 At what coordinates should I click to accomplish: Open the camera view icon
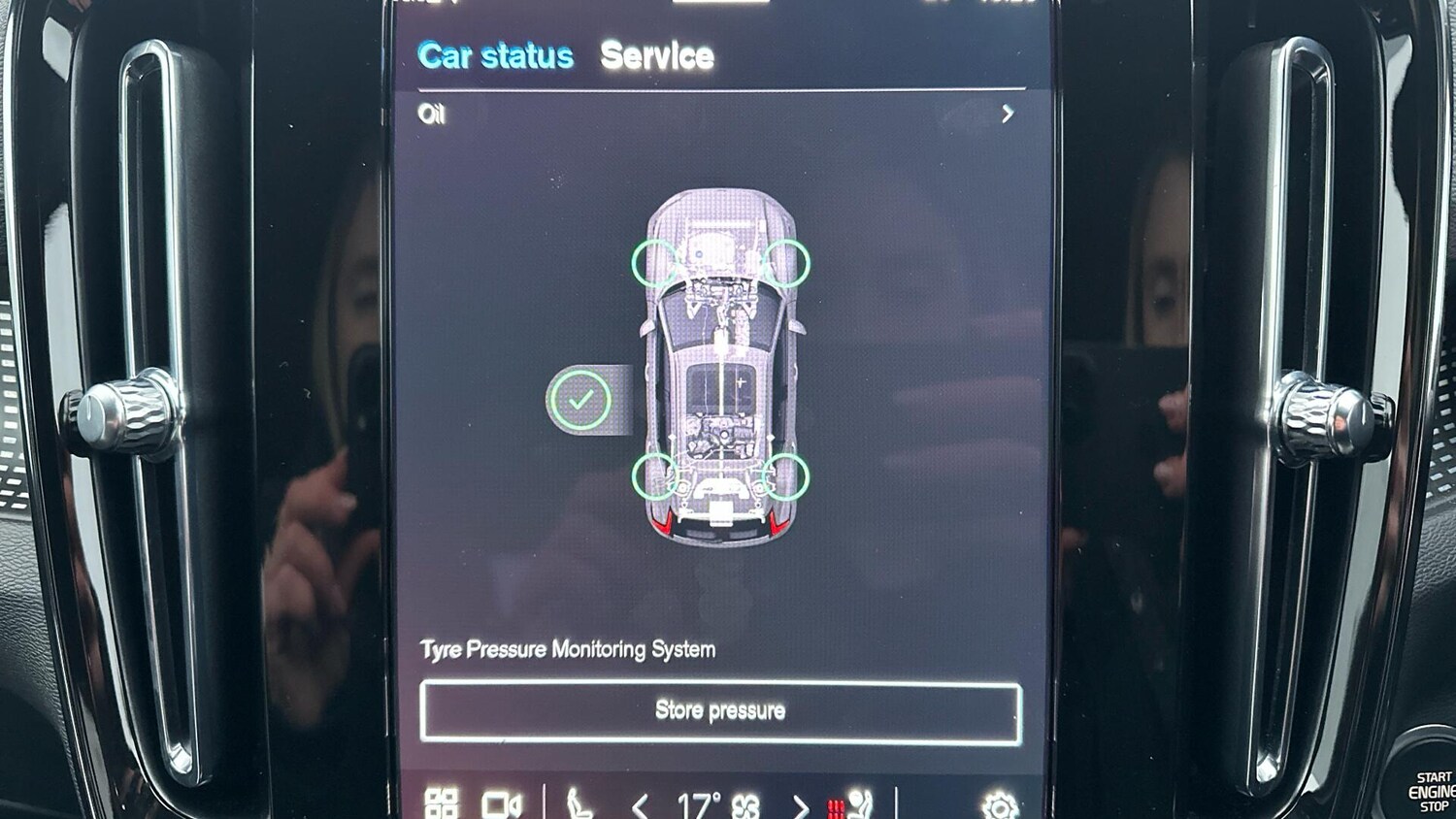click(x=501, y=804)
